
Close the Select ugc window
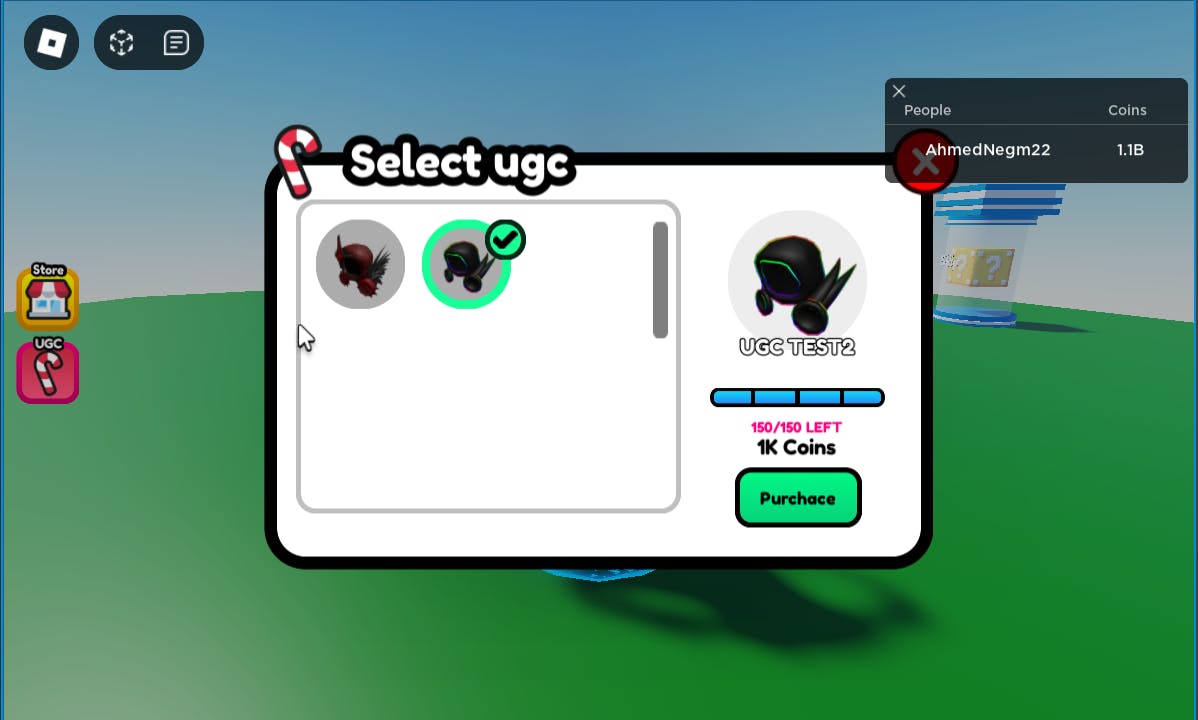925,162
